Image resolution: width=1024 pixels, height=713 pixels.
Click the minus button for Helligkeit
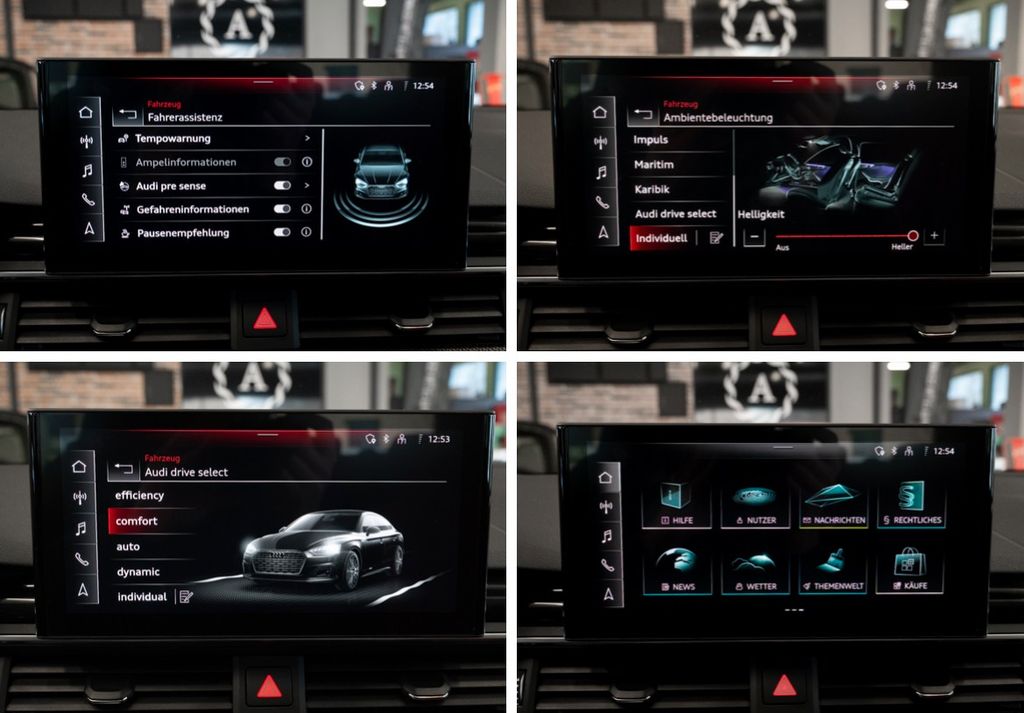click(755, 237)
